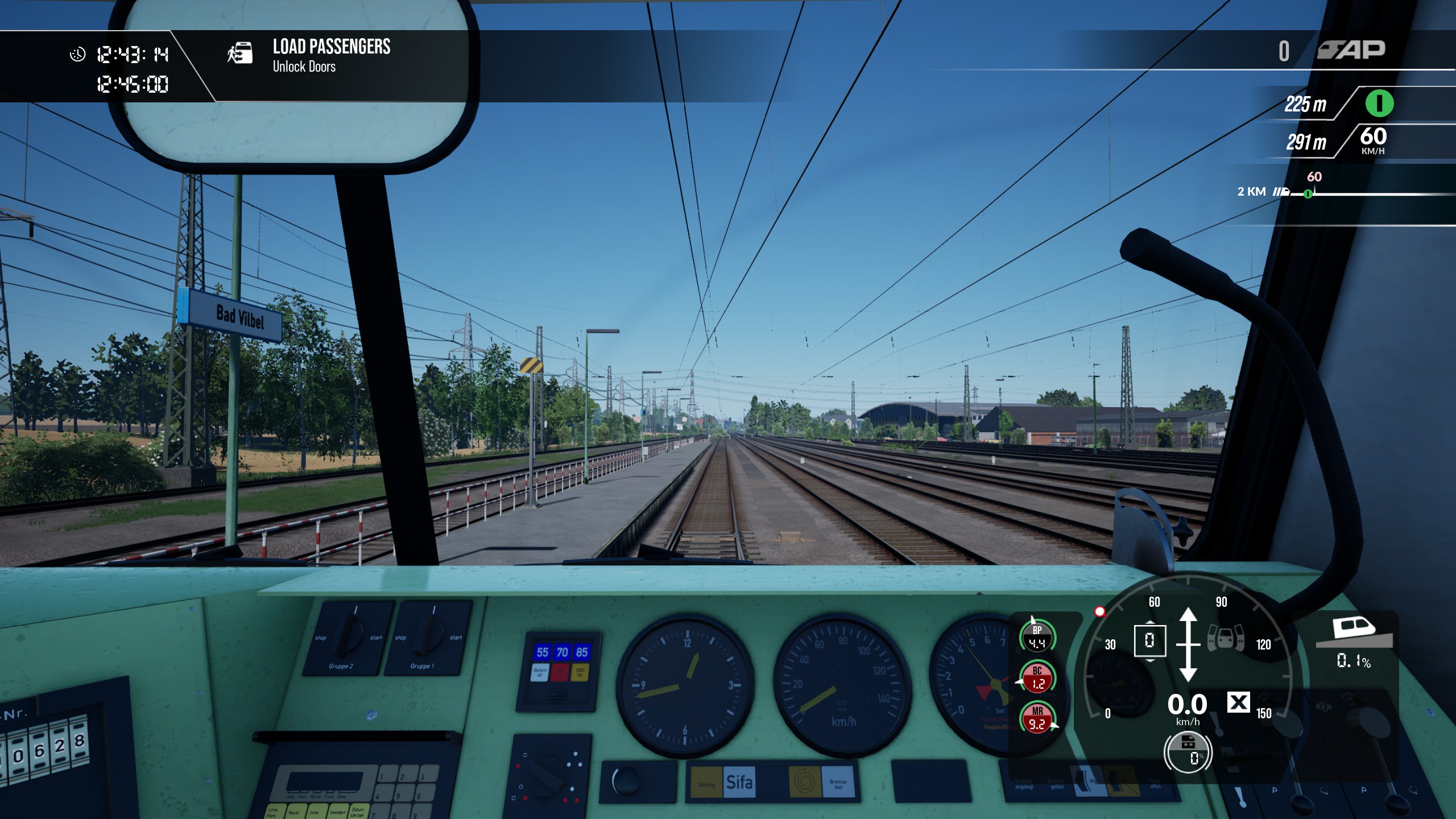The height and width of the screenshot is (819, 1456).
Task: Click the 2 KM route distance track bar
Action: pyautogui.click(x=1365, y=193)
